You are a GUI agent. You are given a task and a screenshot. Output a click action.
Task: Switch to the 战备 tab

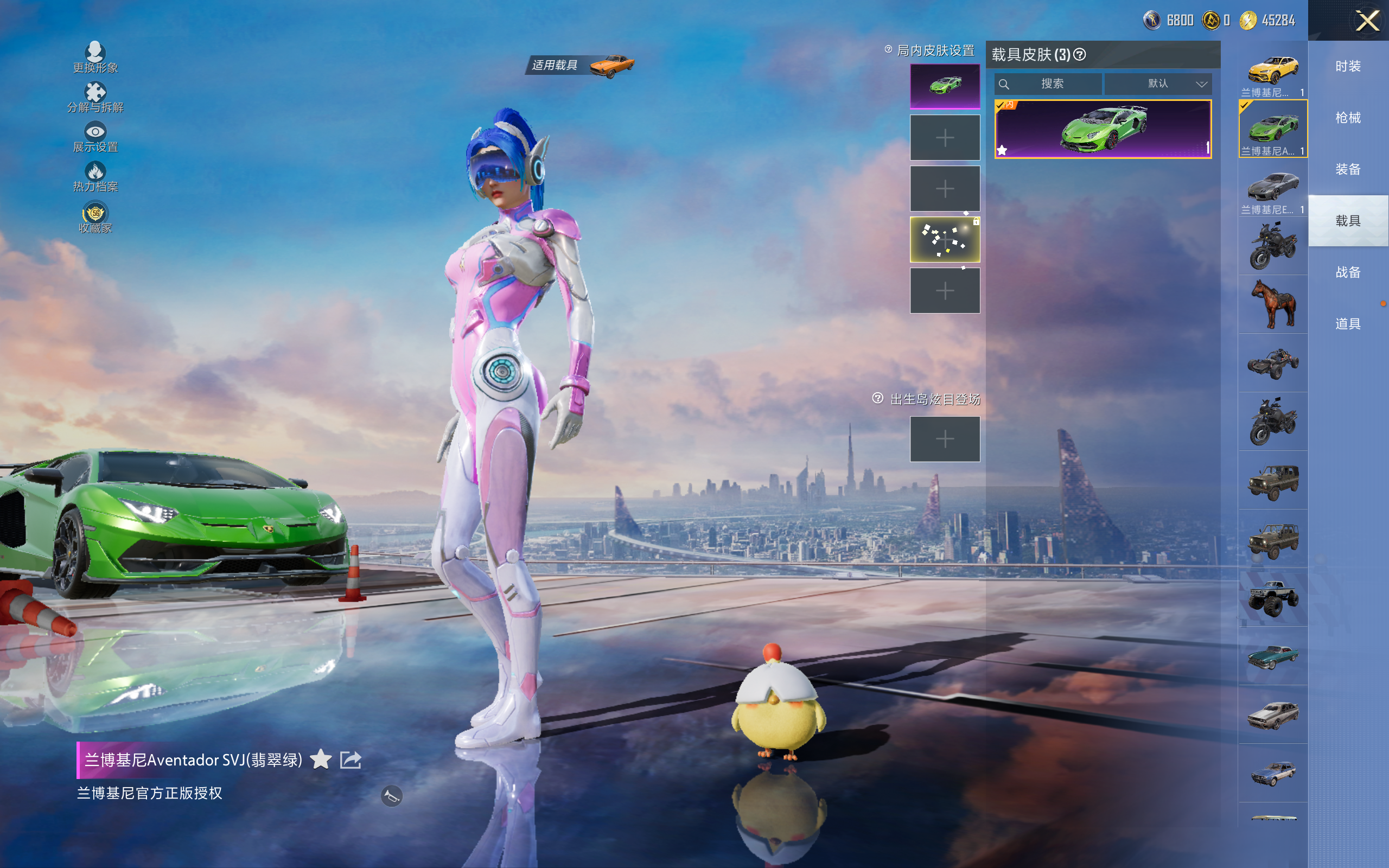[x=1348, y=272]
